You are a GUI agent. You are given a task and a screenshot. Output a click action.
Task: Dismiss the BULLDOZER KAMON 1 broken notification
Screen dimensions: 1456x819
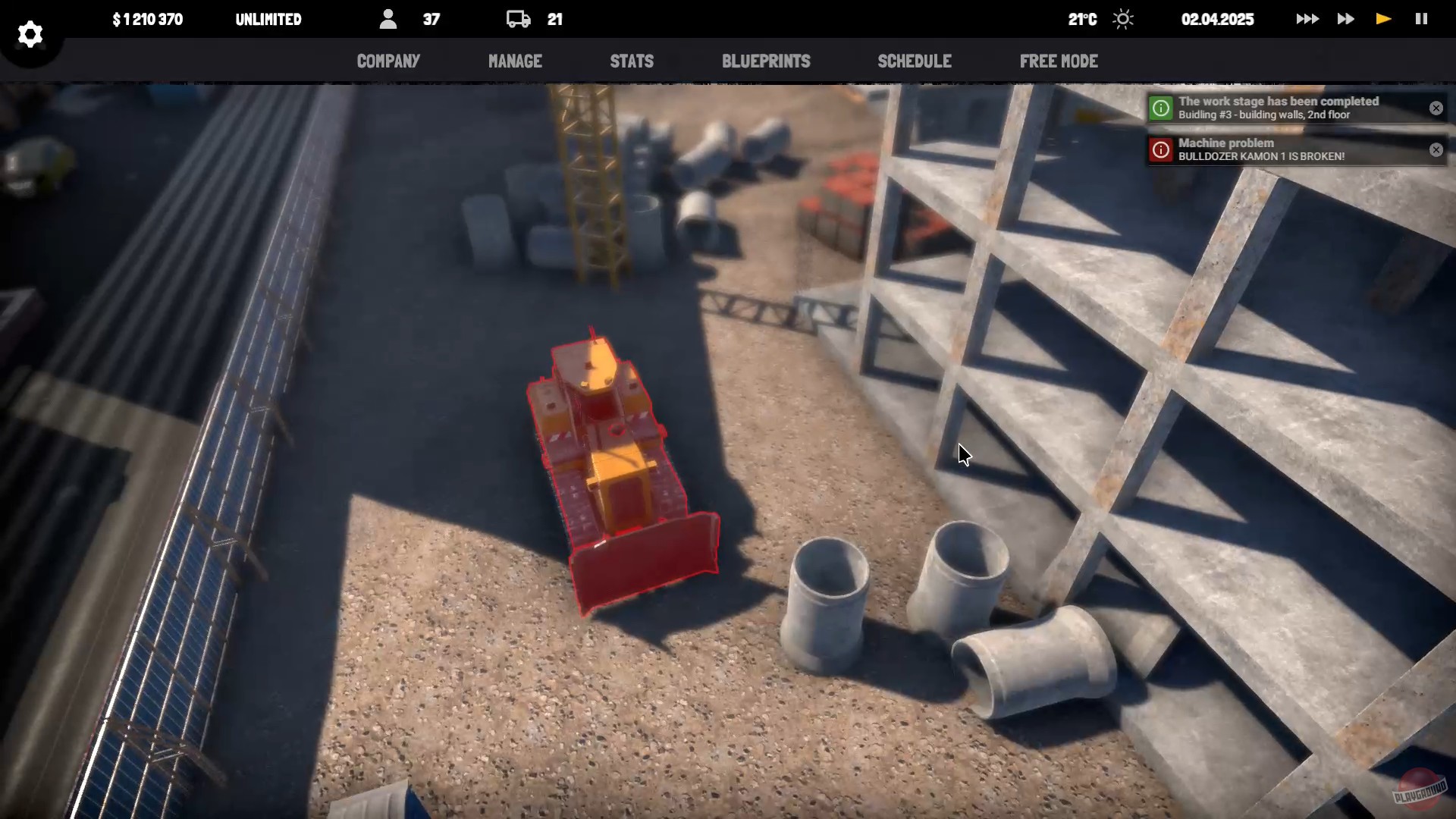1436,149
